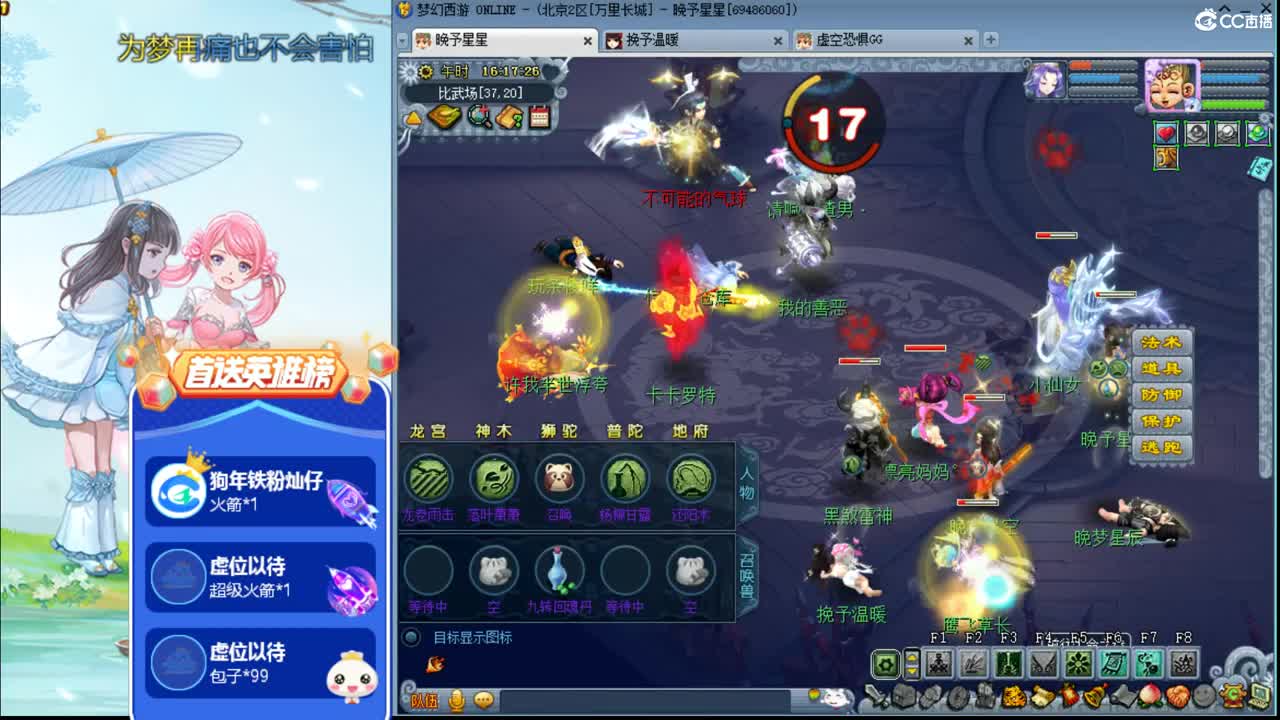Image resolution: width=1280 pixels, height=720 pixels.
Task: Cast 龙卷雨击 from the skill panel
Action: click(429, 478)
